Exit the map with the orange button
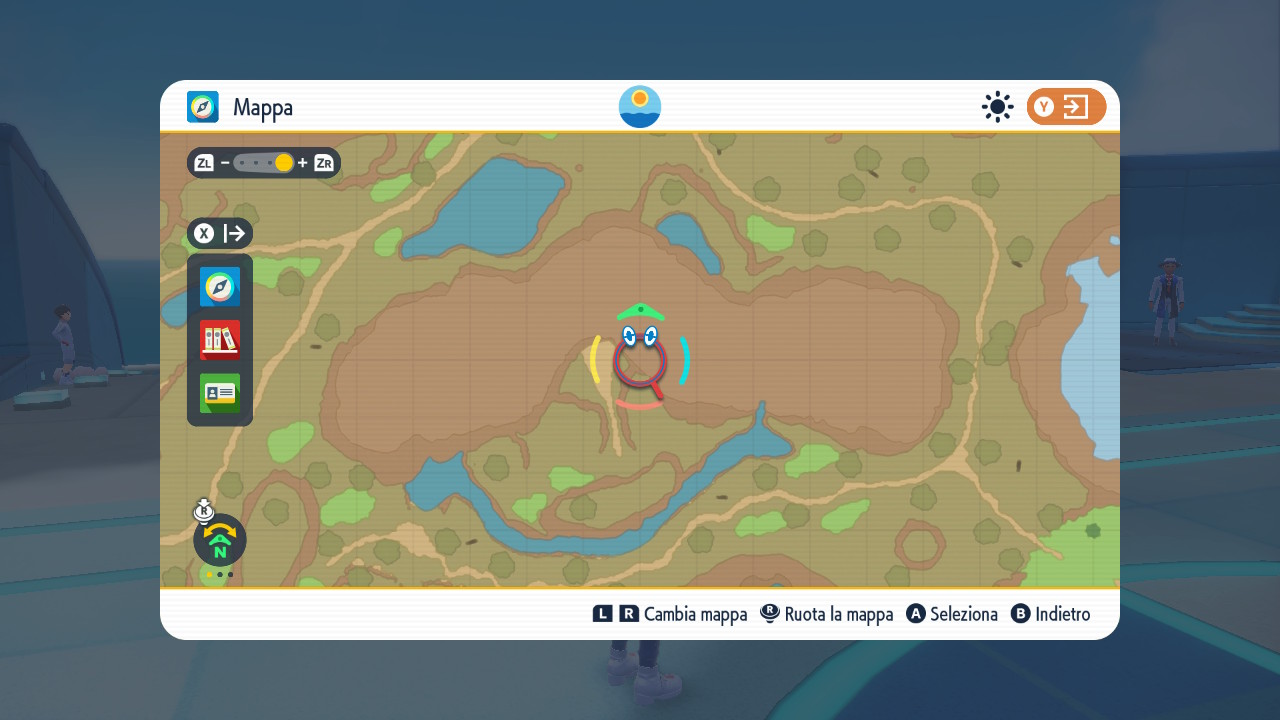Image resolution: width=1280 pixels, height=720 pixels. (1066, 107)
